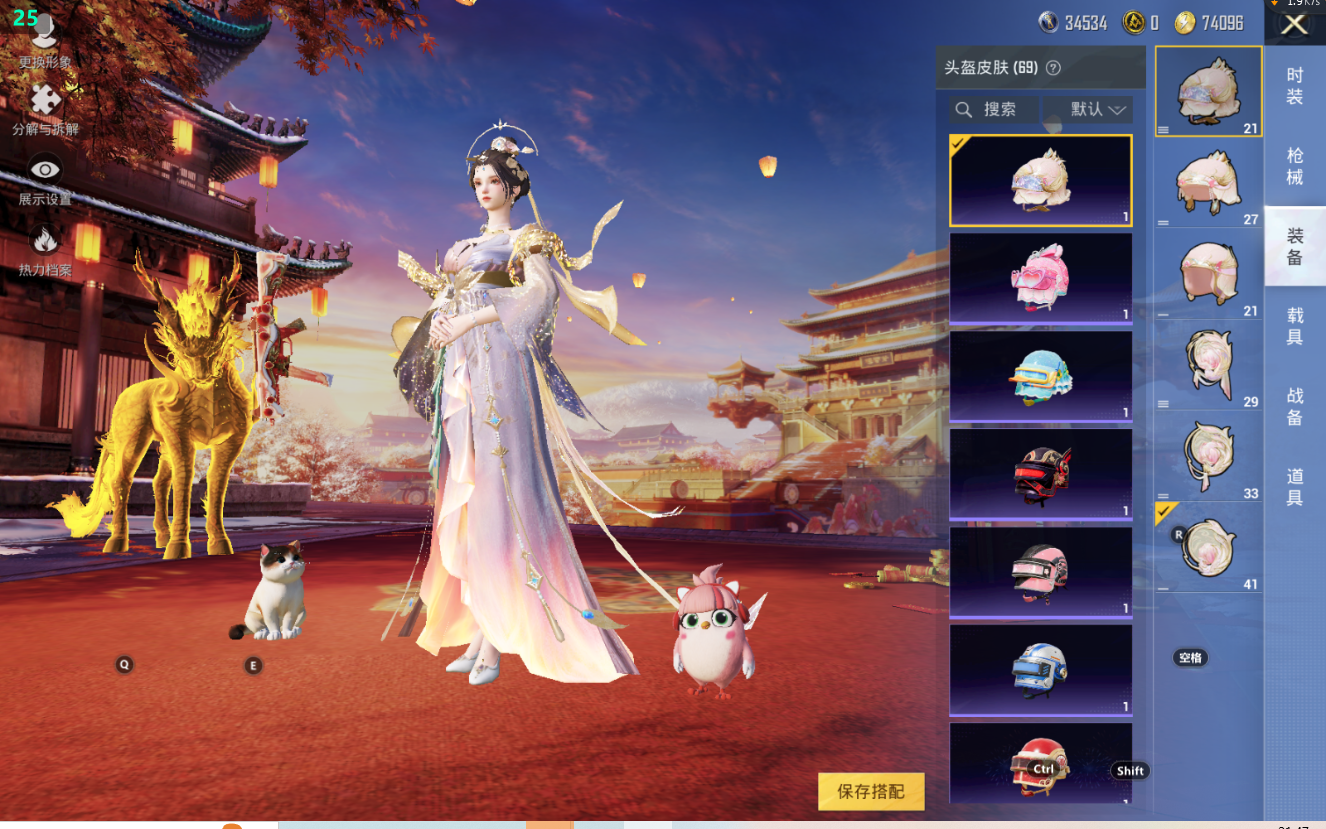
Task: Select the pink bunny helmet skin
Action: point(1040,278)
